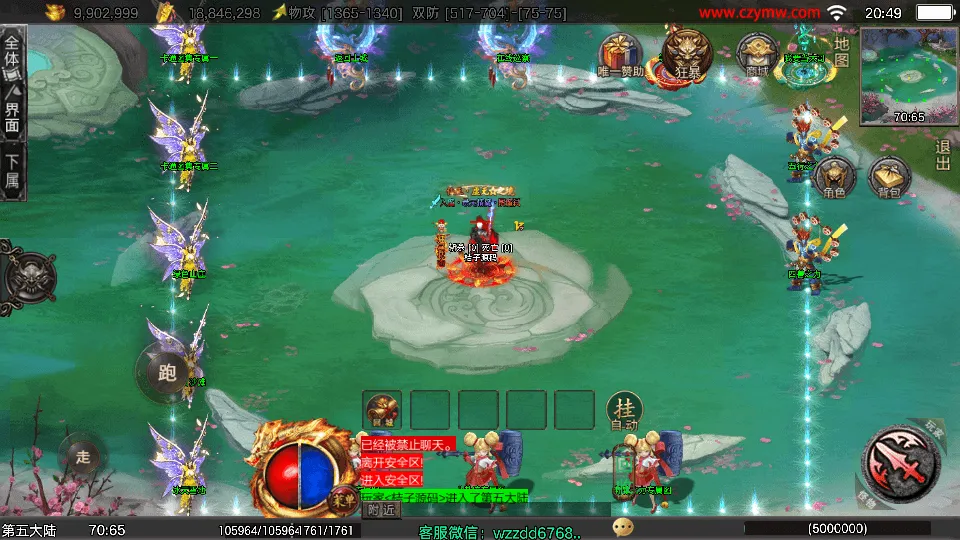Viewport: 960px width, 540px height.
Task: Open the 商城 shop
Action: click(x=756, y=54)
